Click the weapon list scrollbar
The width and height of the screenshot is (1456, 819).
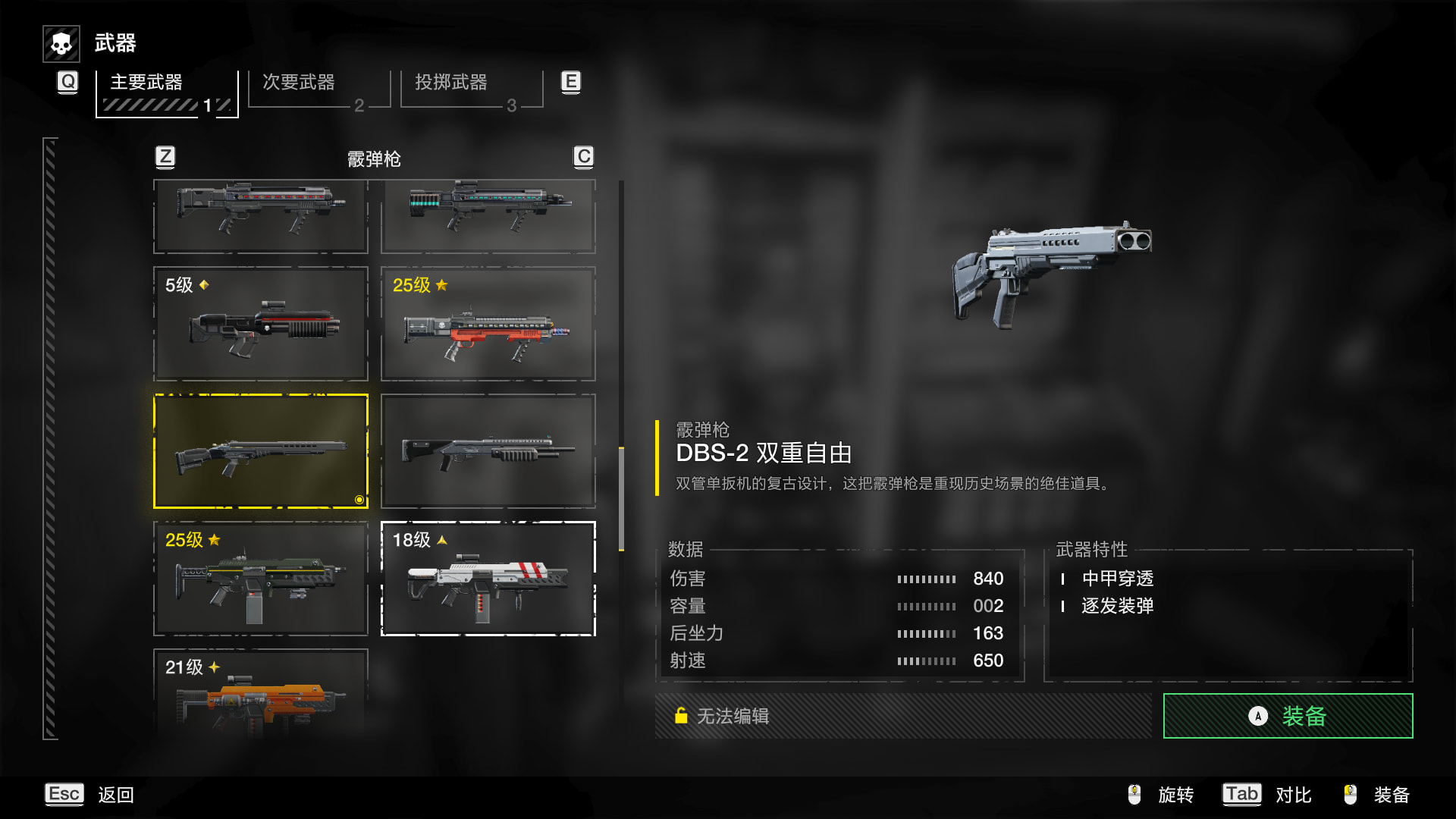pos(621,498)
